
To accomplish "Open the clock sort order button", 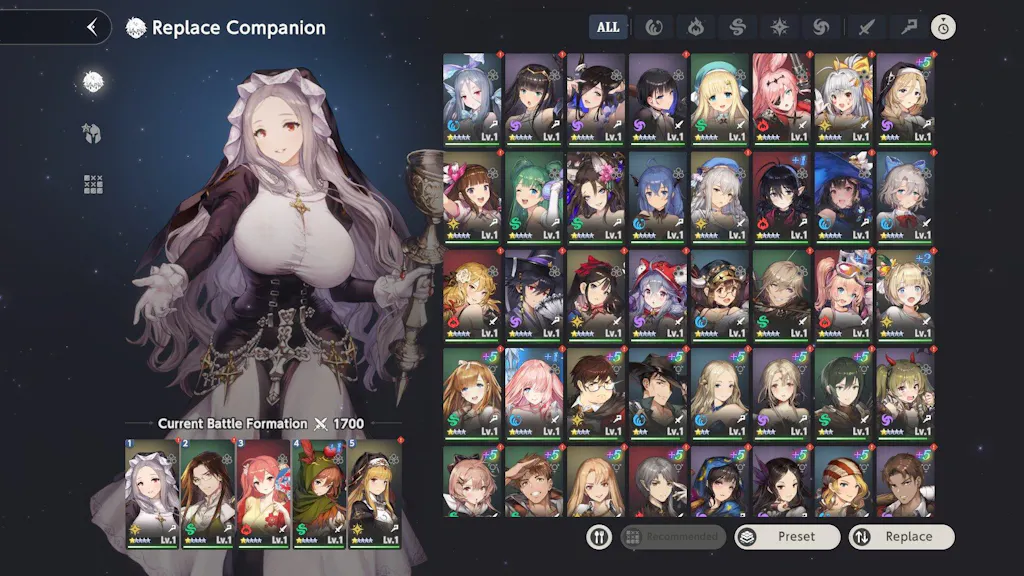I will [x=942, y=27].
